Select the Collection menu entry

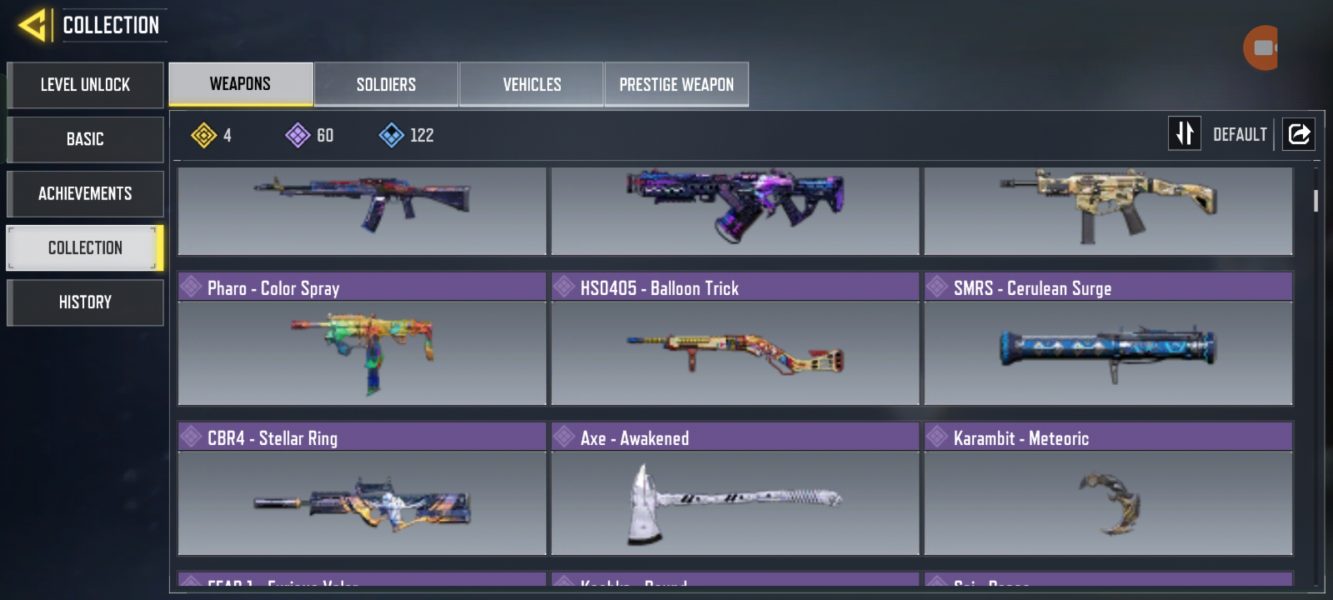point(85,248)
